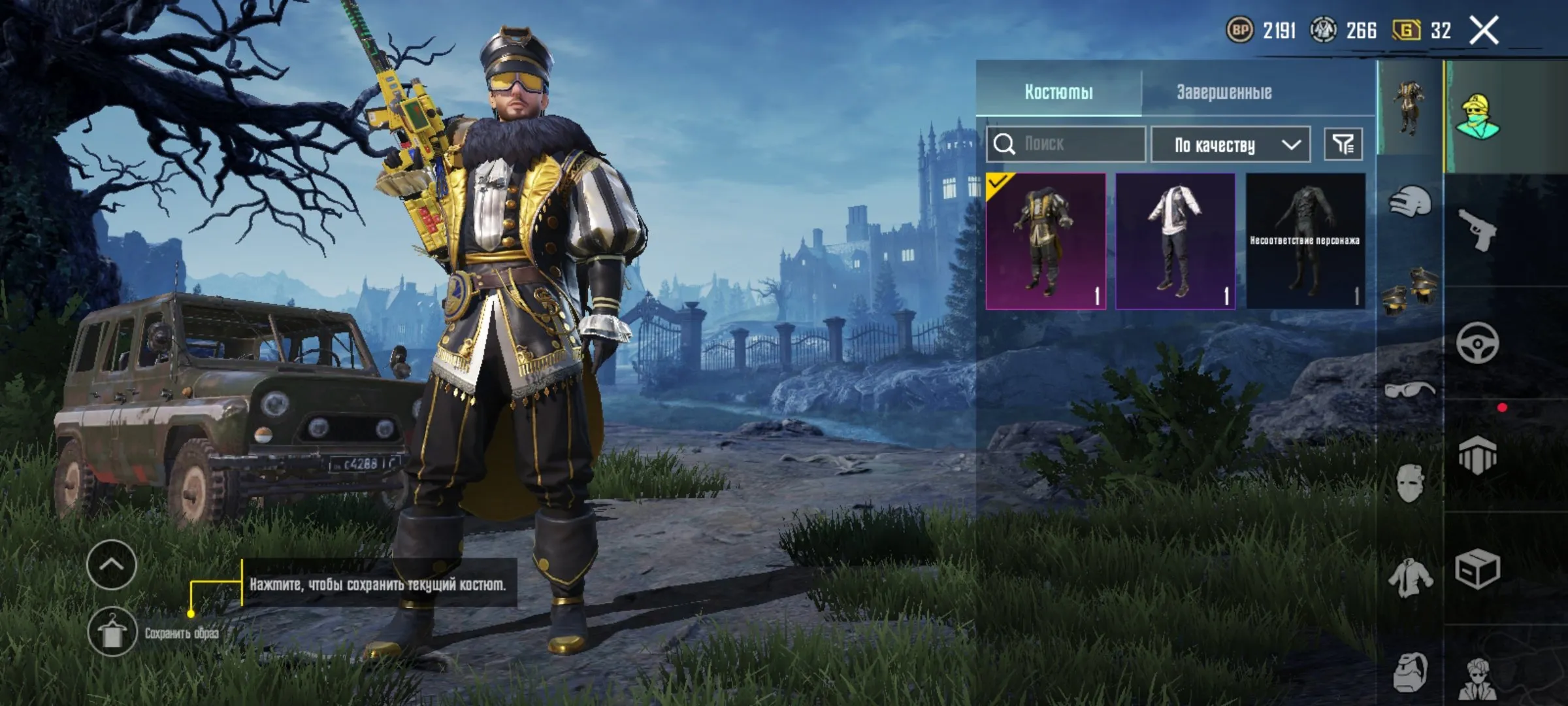The image size is (1568, 706).
Task: Click inside the Поиск search field
Action: (1078, 145)
